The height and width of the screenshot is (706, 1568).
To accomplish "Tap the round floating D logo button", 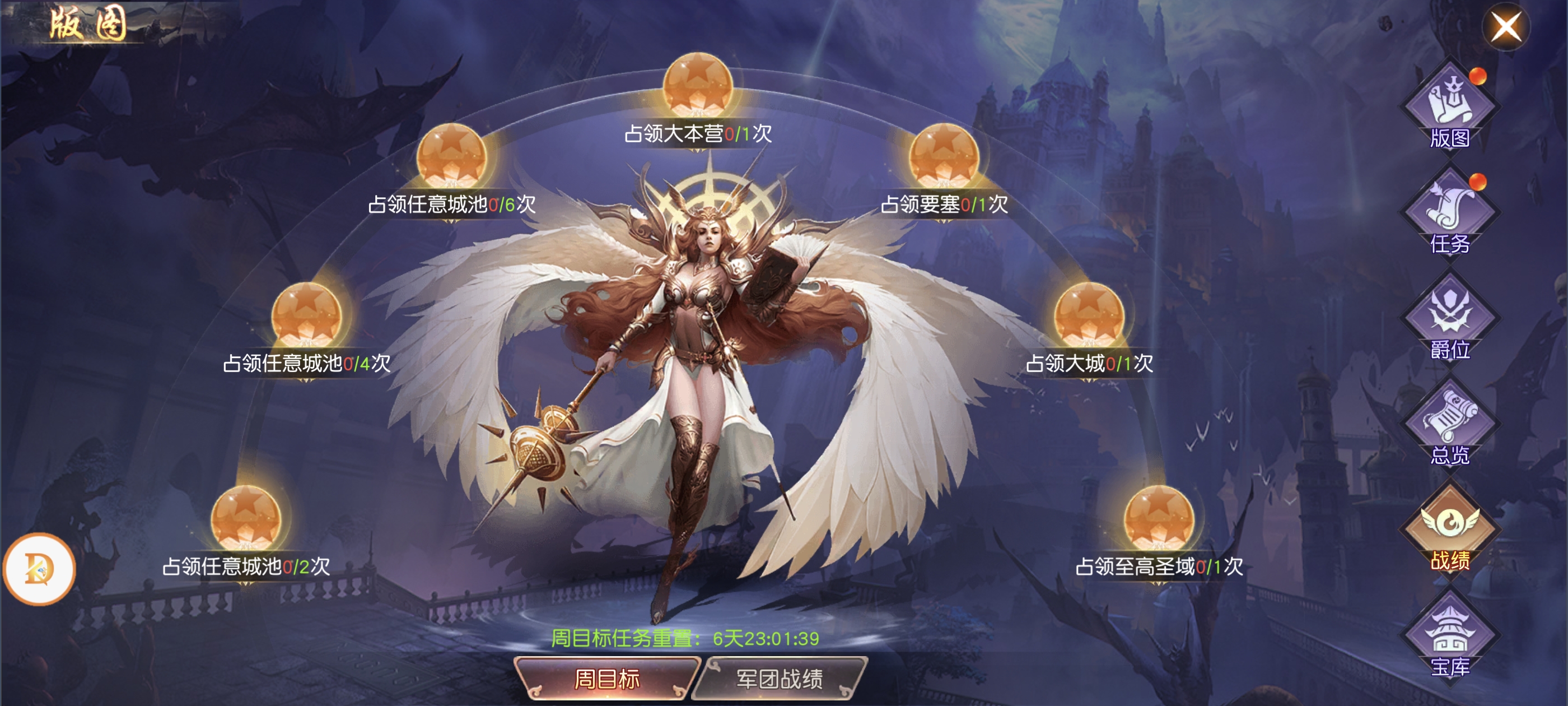I will point(40,568).
